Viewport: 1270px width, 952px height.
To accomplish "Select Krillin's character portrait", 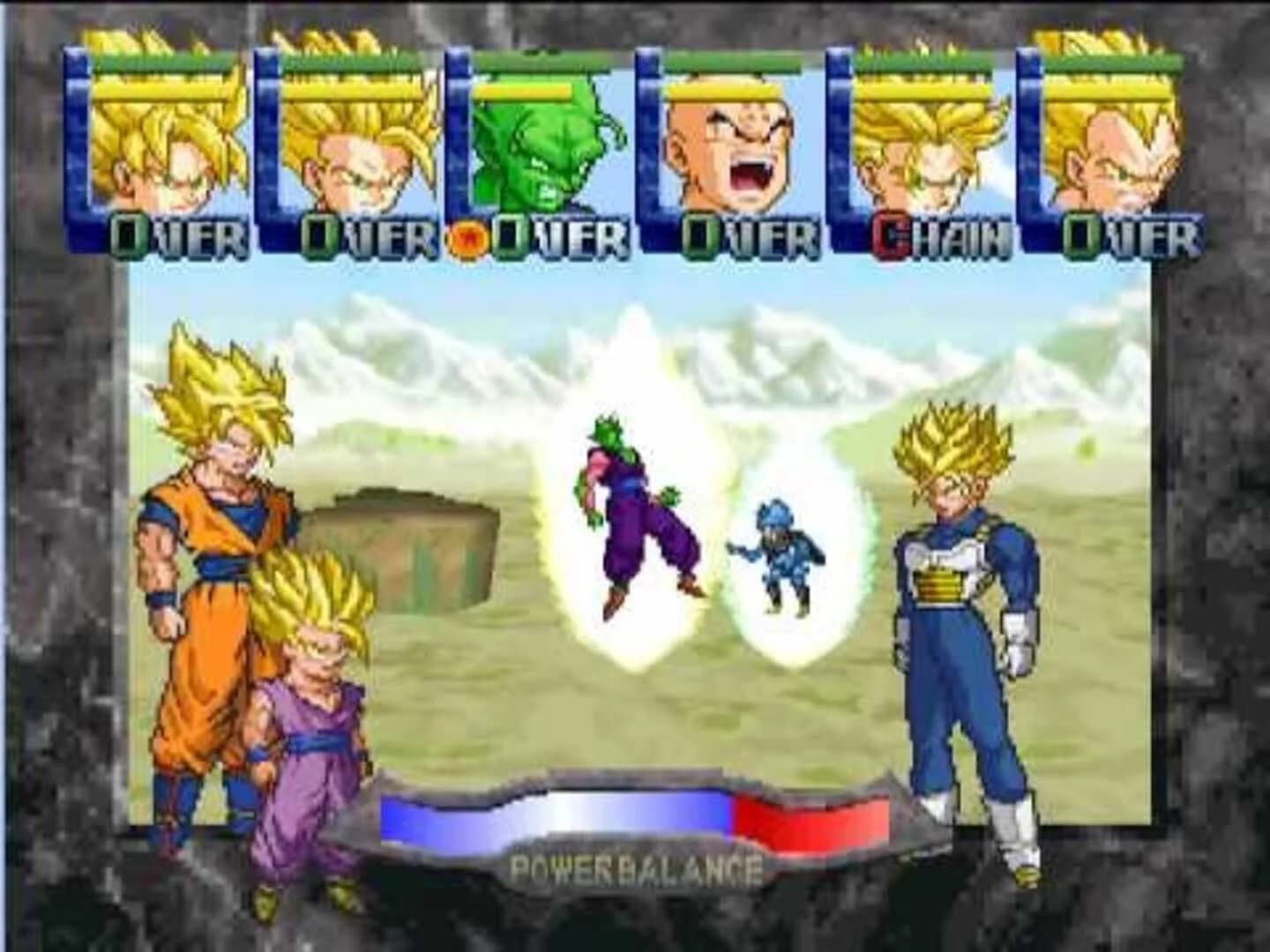I will (x=732, y=154).
